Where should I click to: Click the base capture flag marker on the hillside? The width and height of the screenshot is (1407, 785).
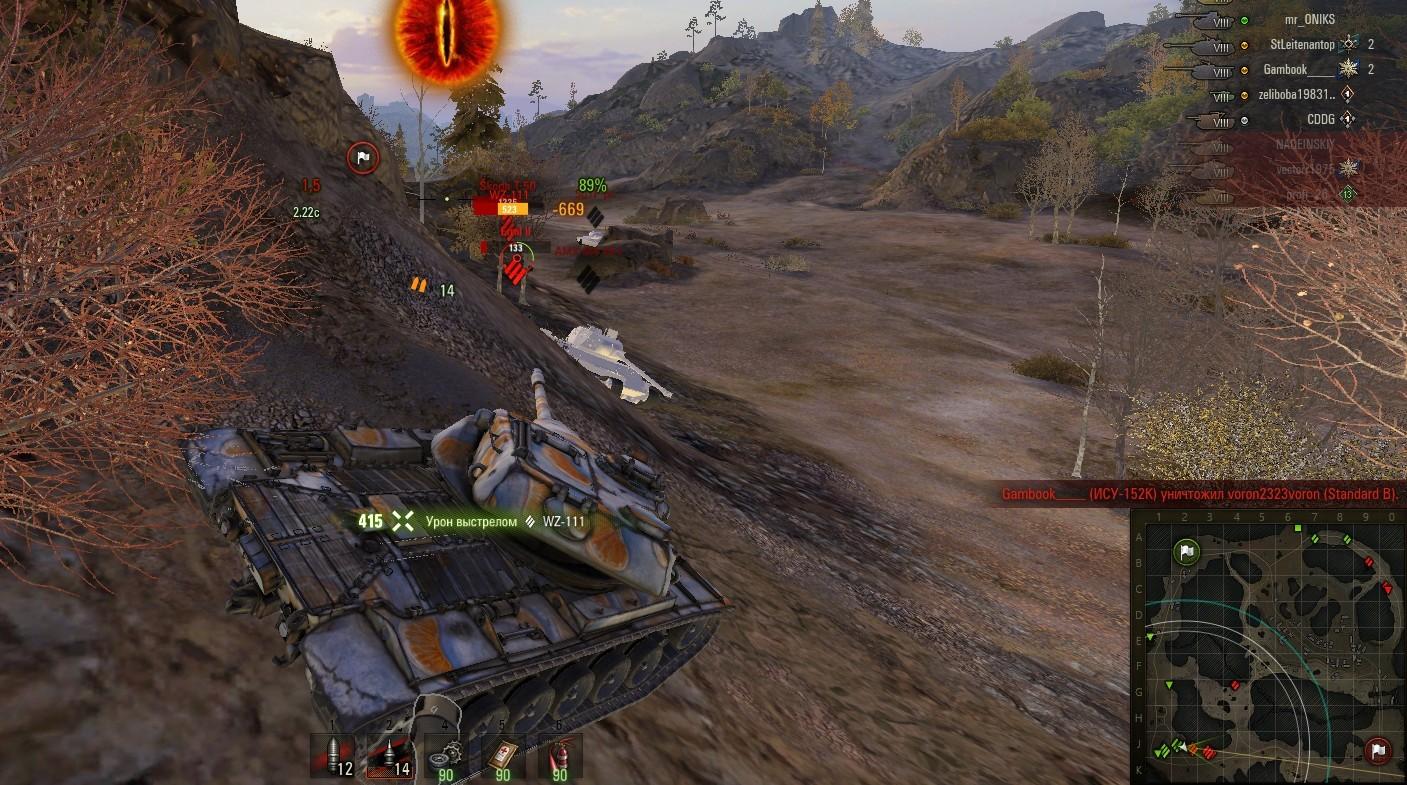363,157
